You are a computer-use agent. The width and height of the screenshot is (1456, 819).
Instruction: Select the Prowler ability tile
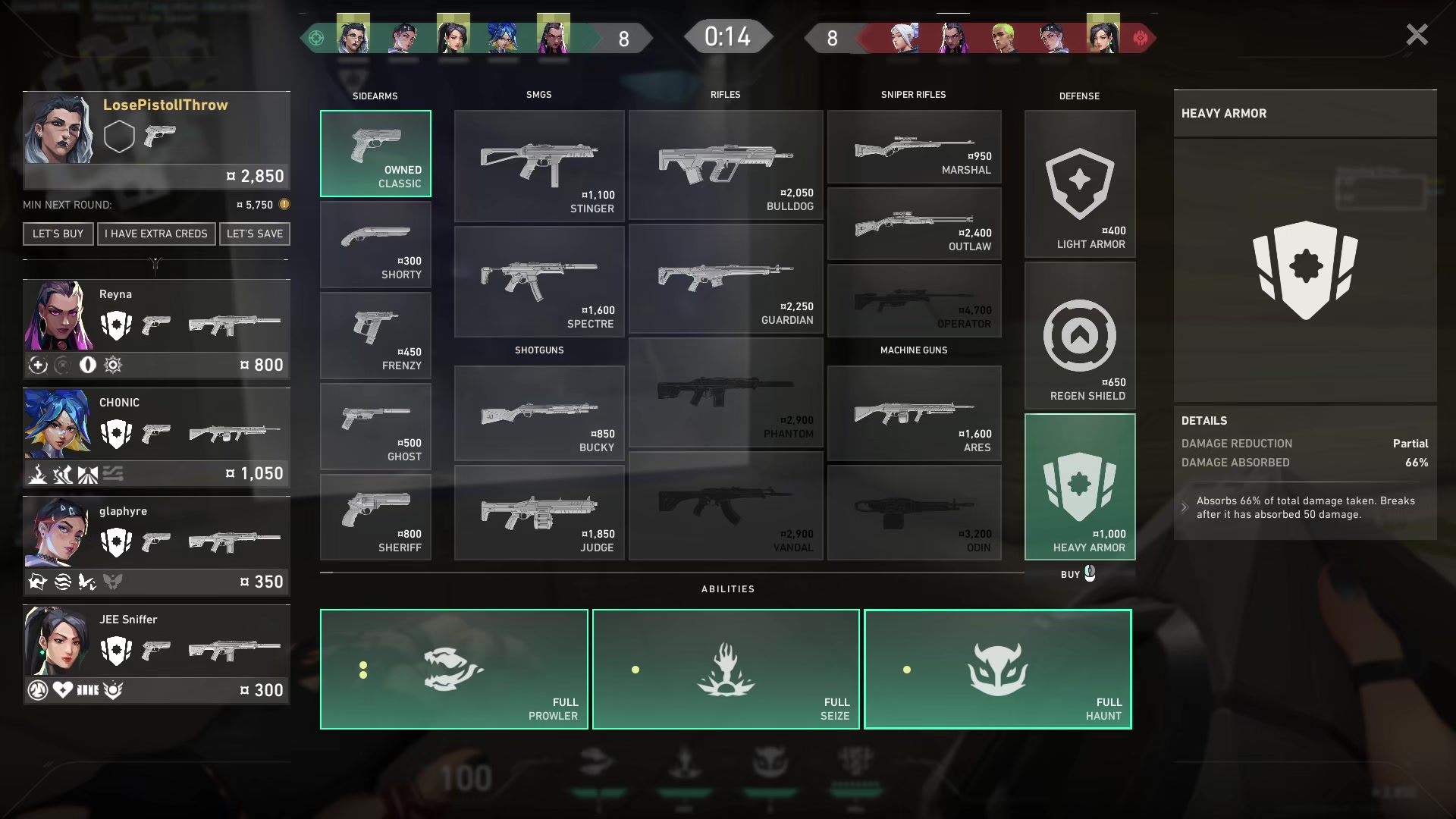pos(453,669)
